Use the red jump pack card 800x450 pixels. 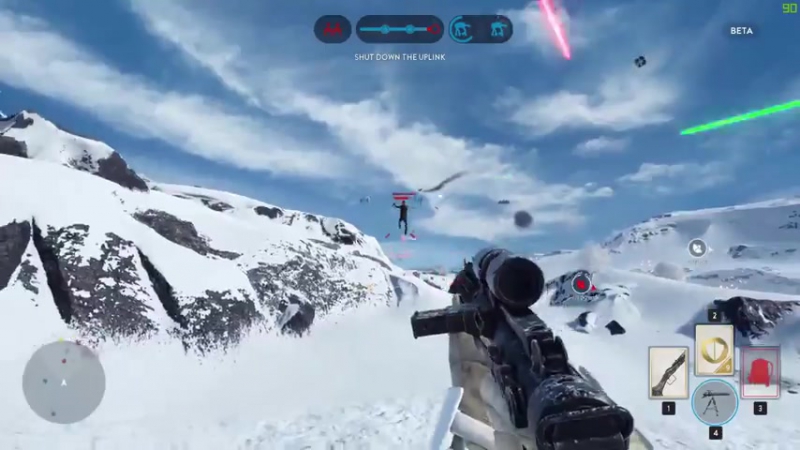click(760, 372)
